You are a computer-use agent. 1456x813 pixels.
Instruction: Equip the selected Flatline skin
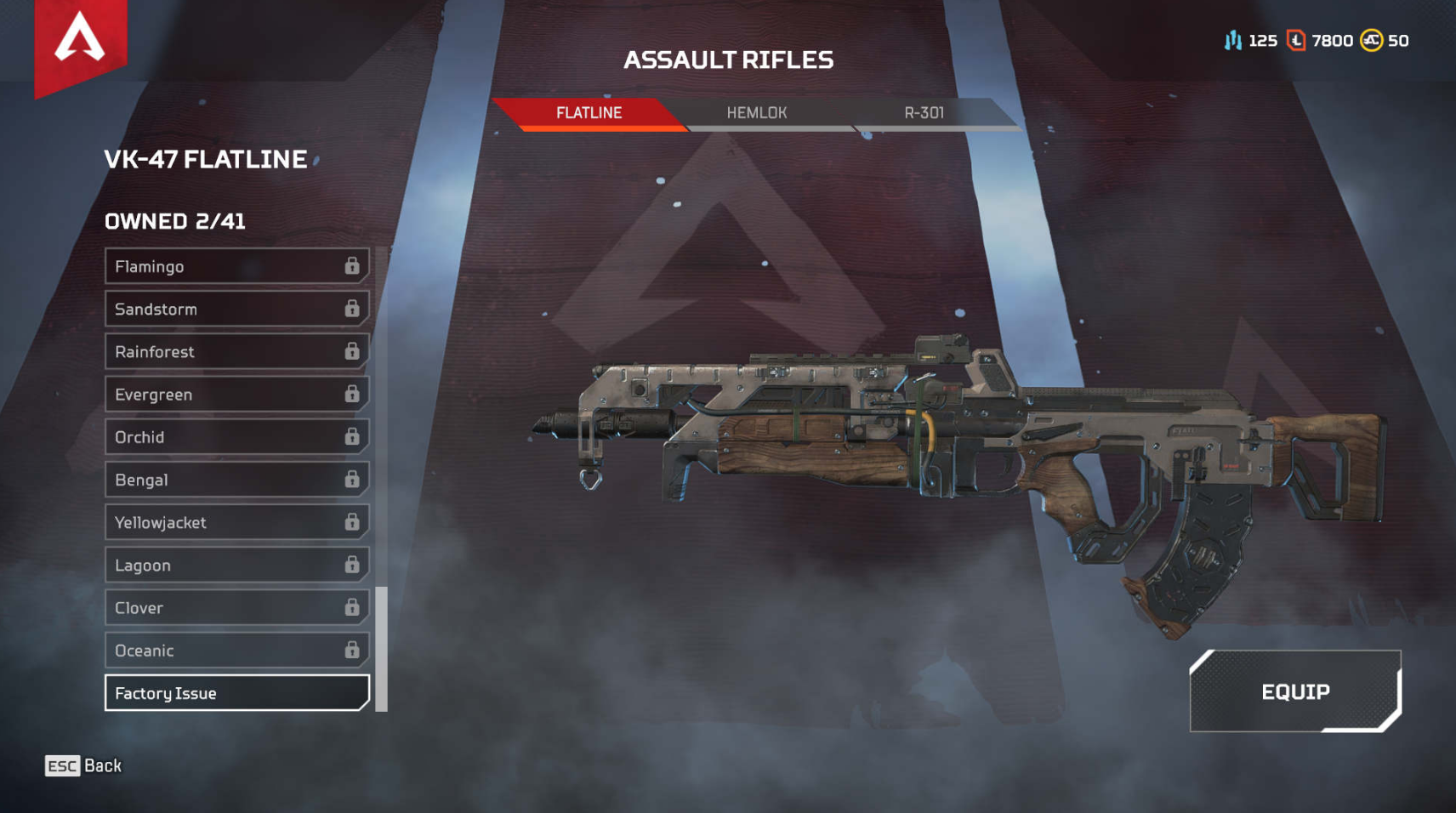pos(1294,691)
